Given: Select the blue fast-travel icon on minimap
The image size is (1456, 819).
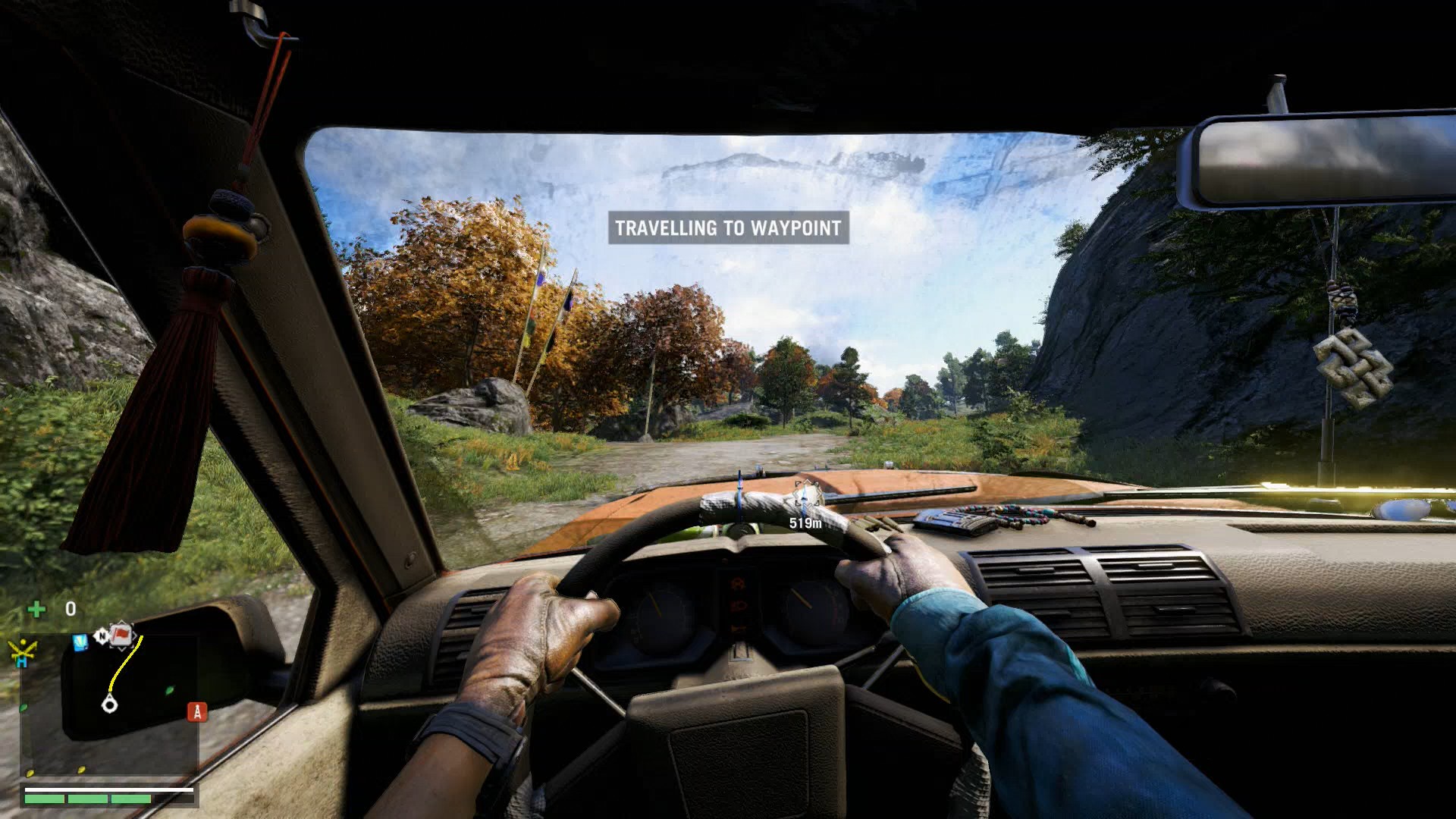Looking at the screenshot, I should point(80,642).
